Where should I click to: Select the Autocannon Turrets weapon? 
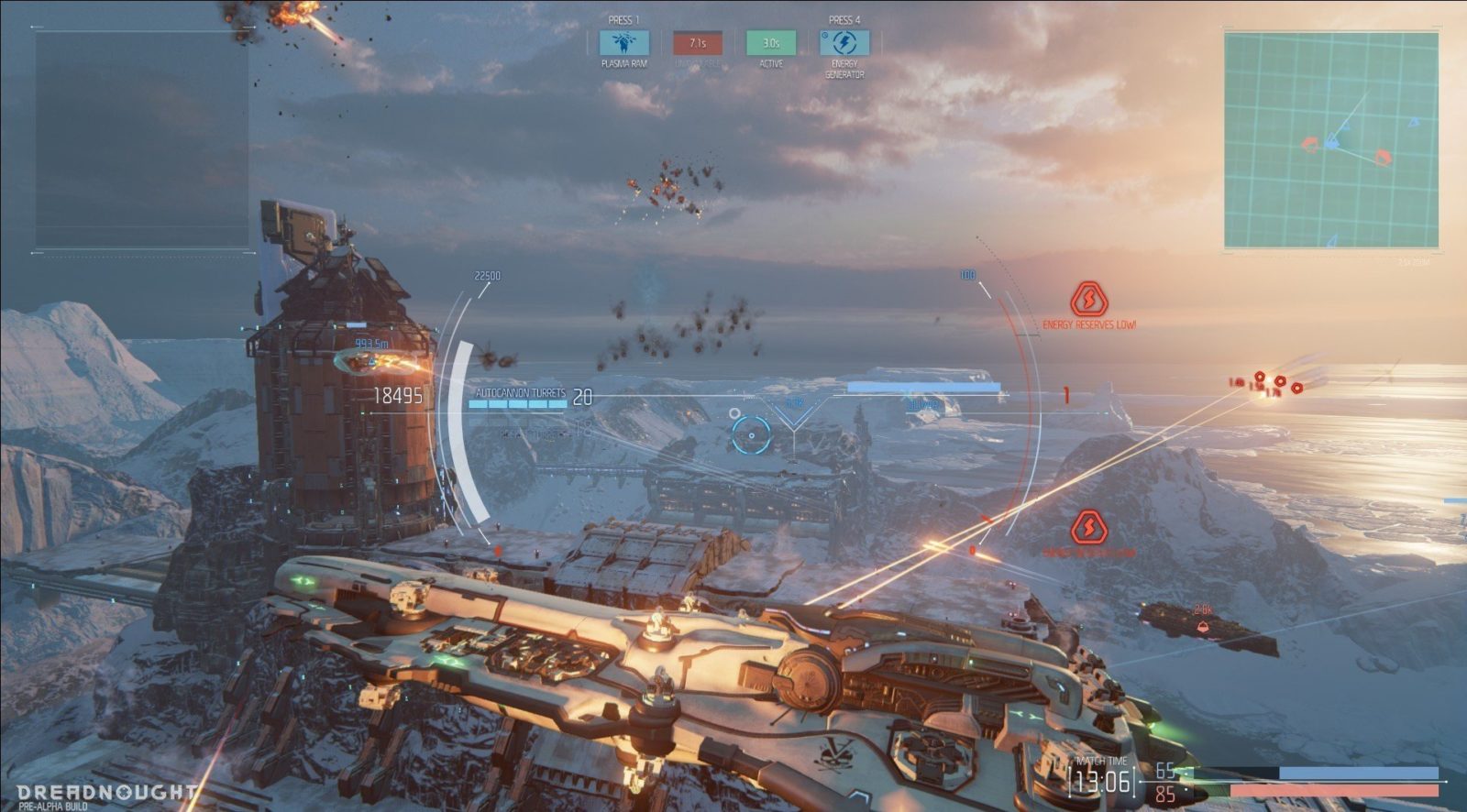(x=520, y=394)
